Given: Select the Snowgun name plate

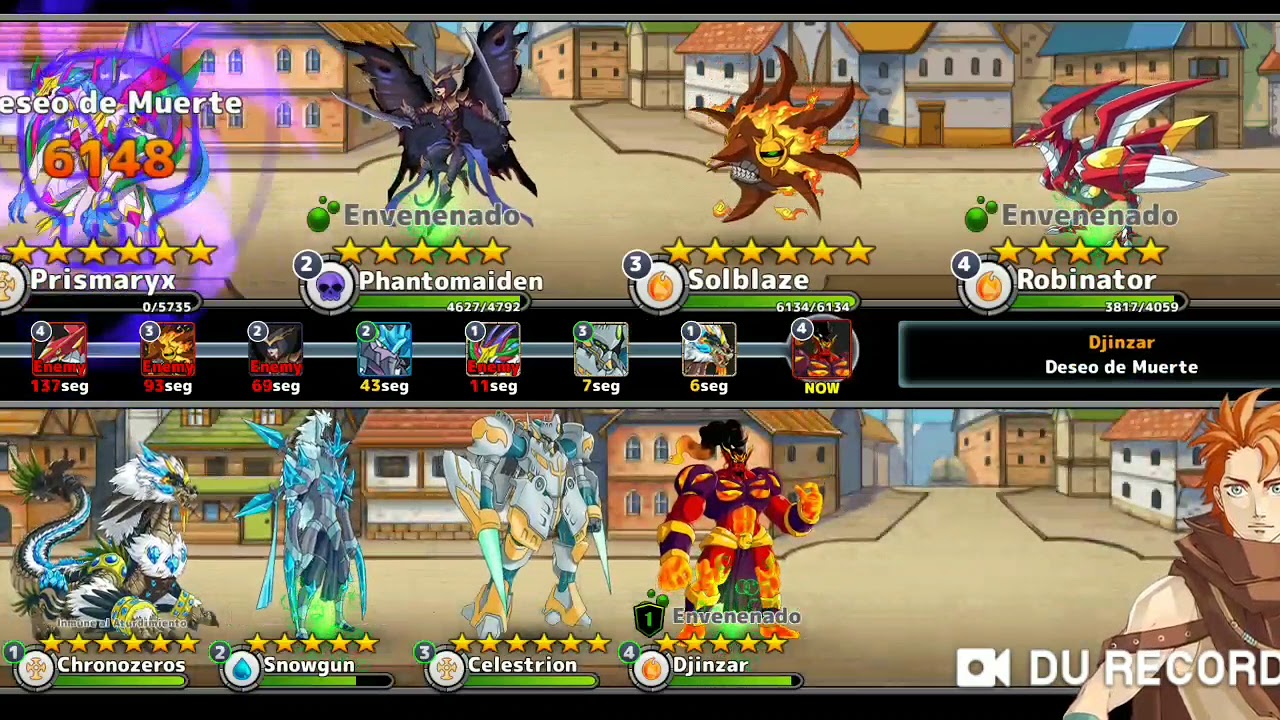Looking at the screenshot, I should point(308,665).
